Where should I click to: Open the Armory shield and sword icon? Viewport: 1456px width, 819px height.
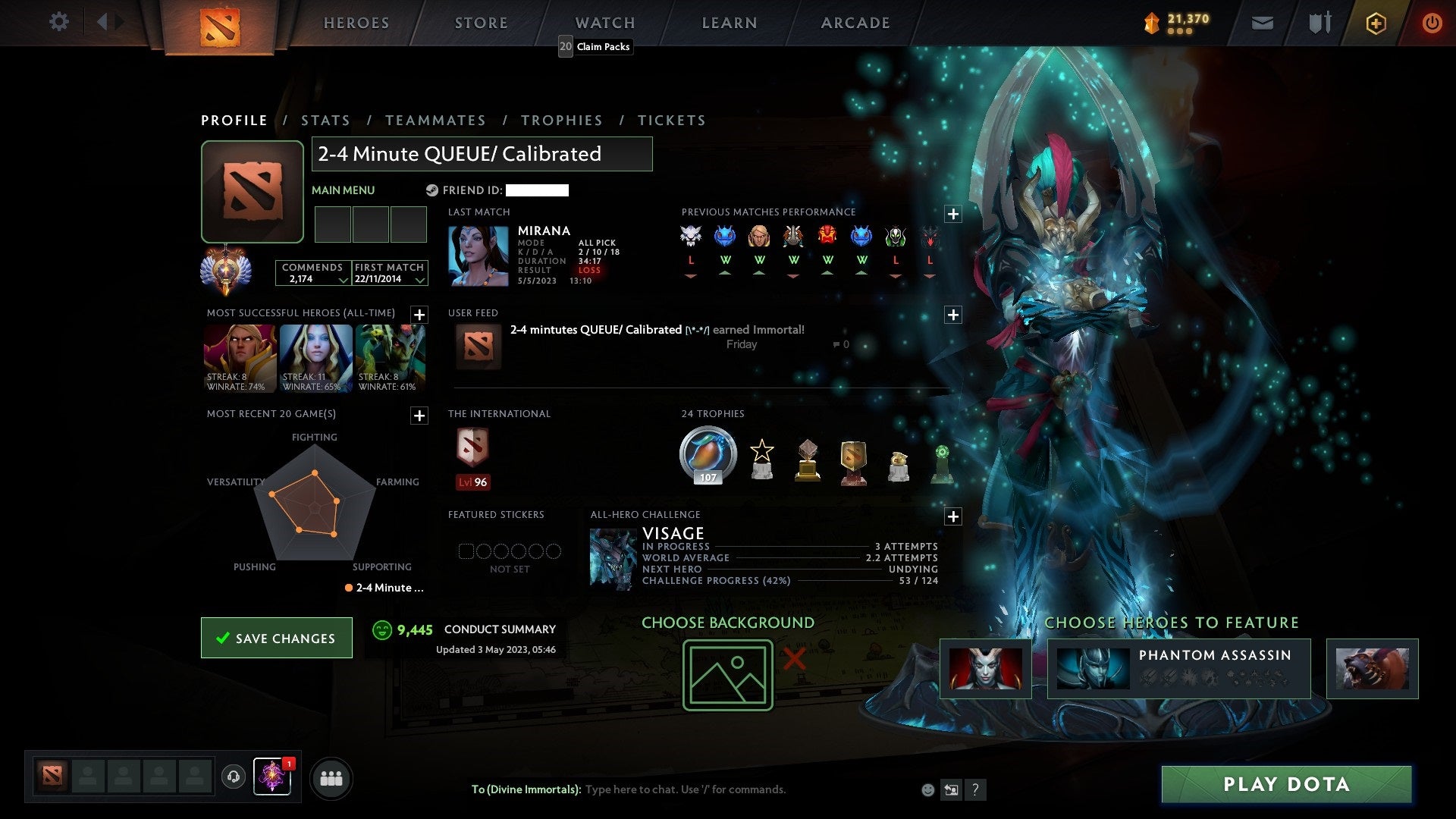(x=1319, y=23)
